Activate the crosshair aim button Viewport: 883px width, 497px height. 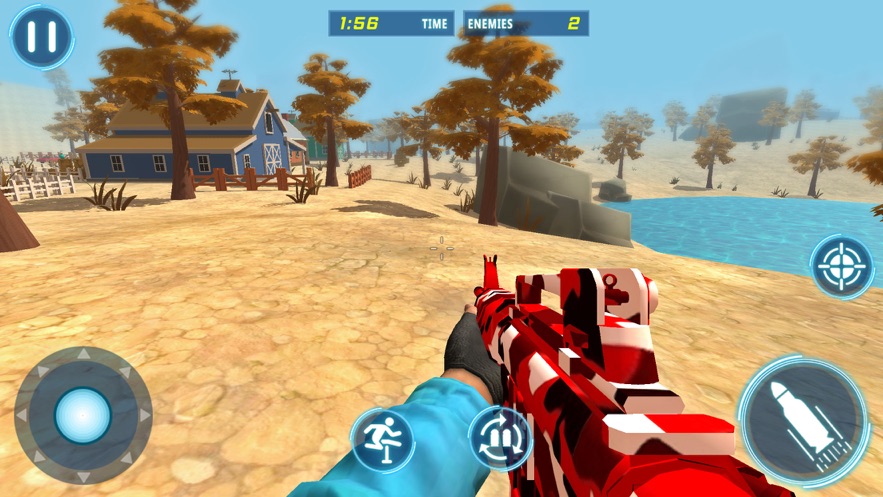coord(841,267)
